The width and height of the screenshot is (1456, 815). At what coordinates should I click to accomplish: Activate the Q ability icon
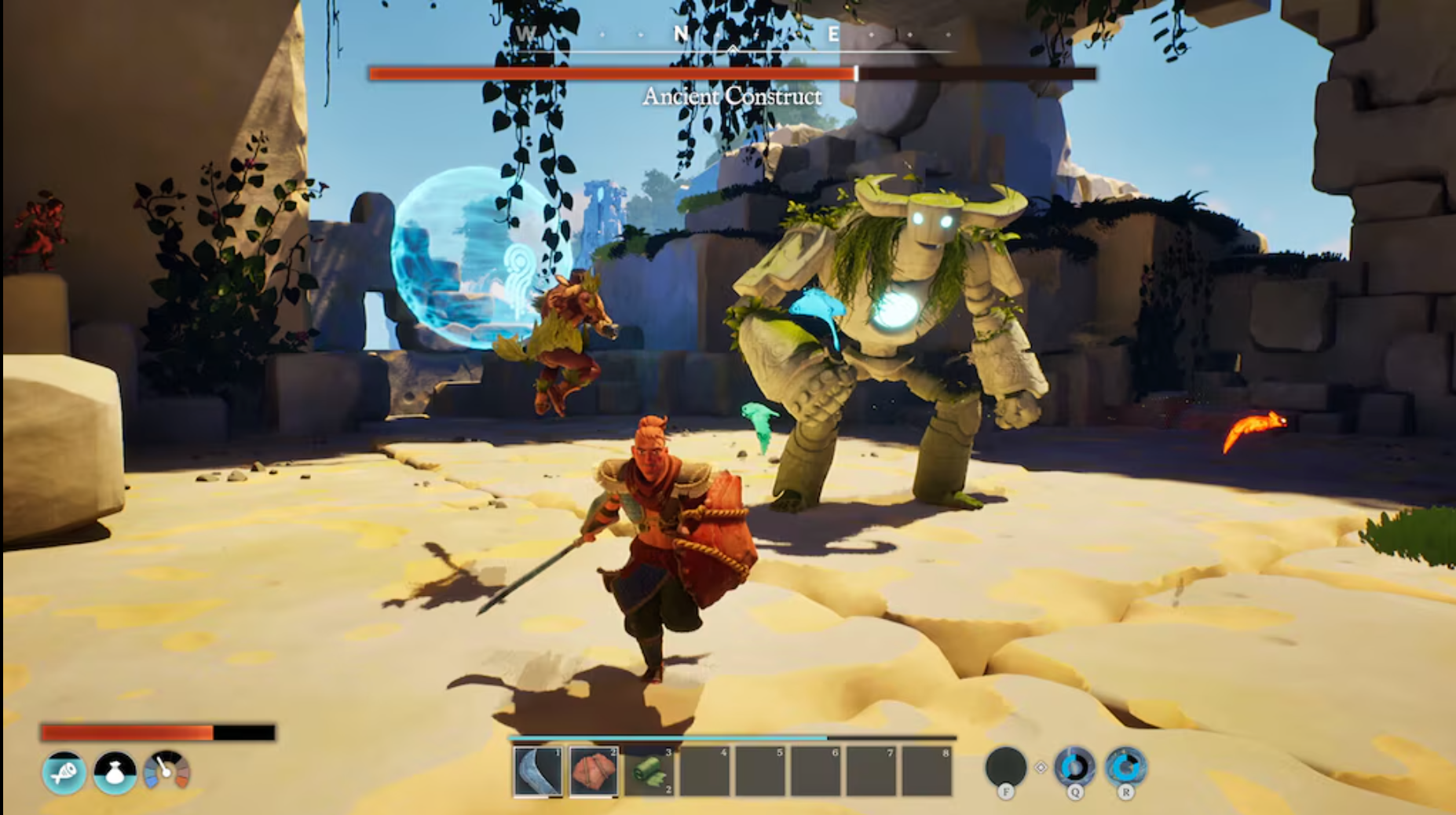click(x=1074, y=767)
